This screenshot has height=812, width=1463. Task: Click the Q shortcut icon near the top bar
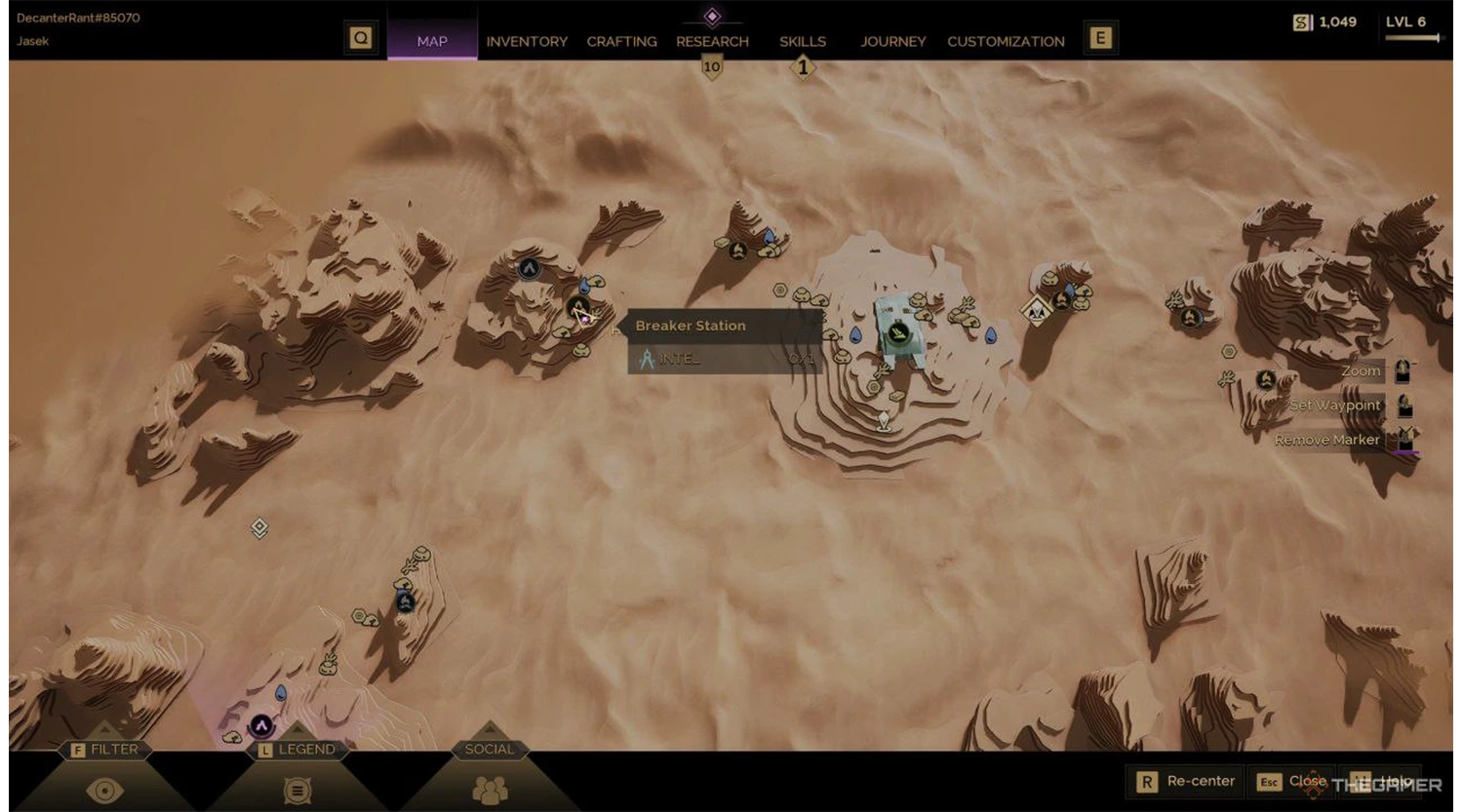tap(360, 37)
